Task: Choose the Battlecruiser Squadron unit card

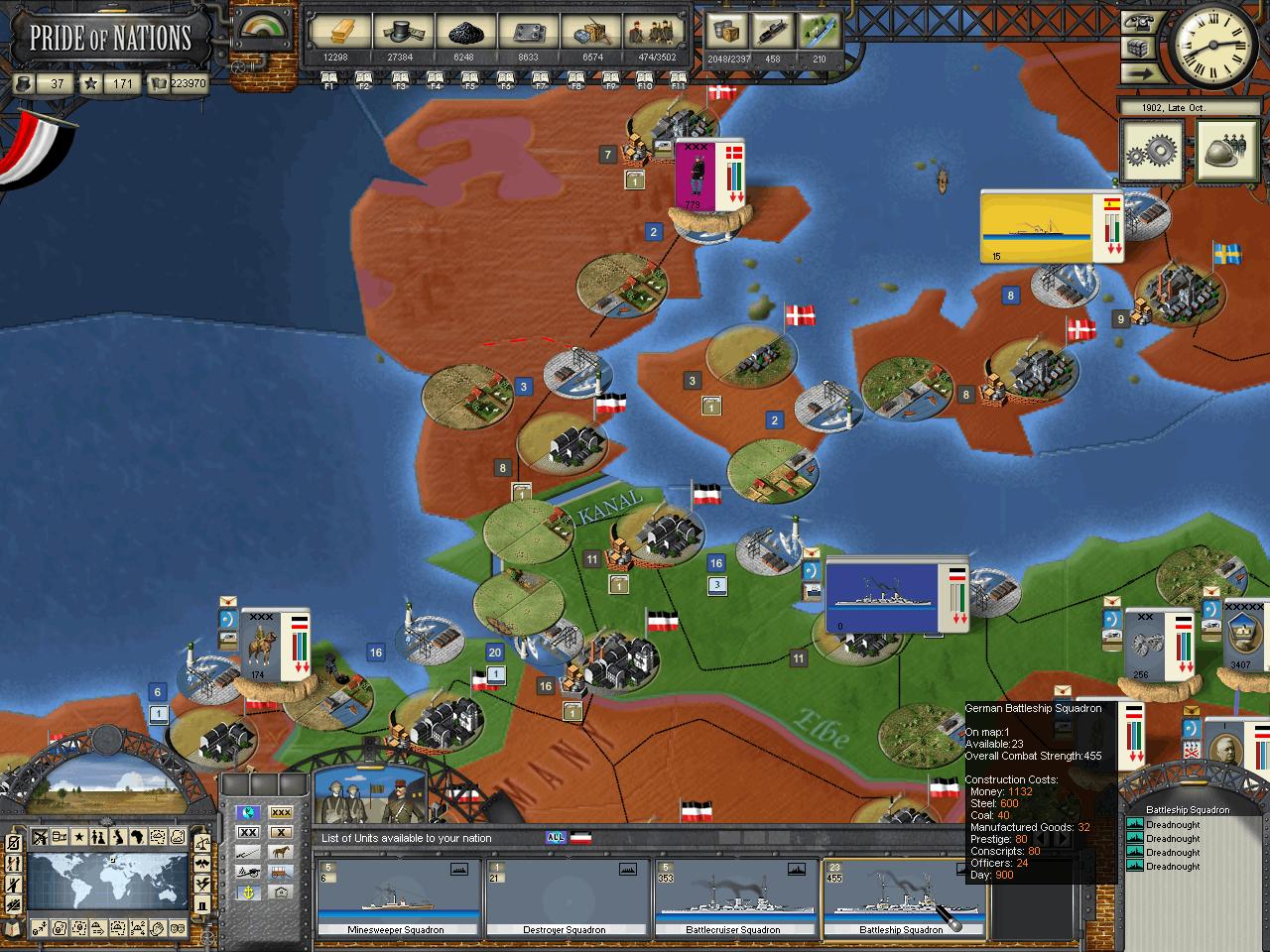Action: pos(733,898)
